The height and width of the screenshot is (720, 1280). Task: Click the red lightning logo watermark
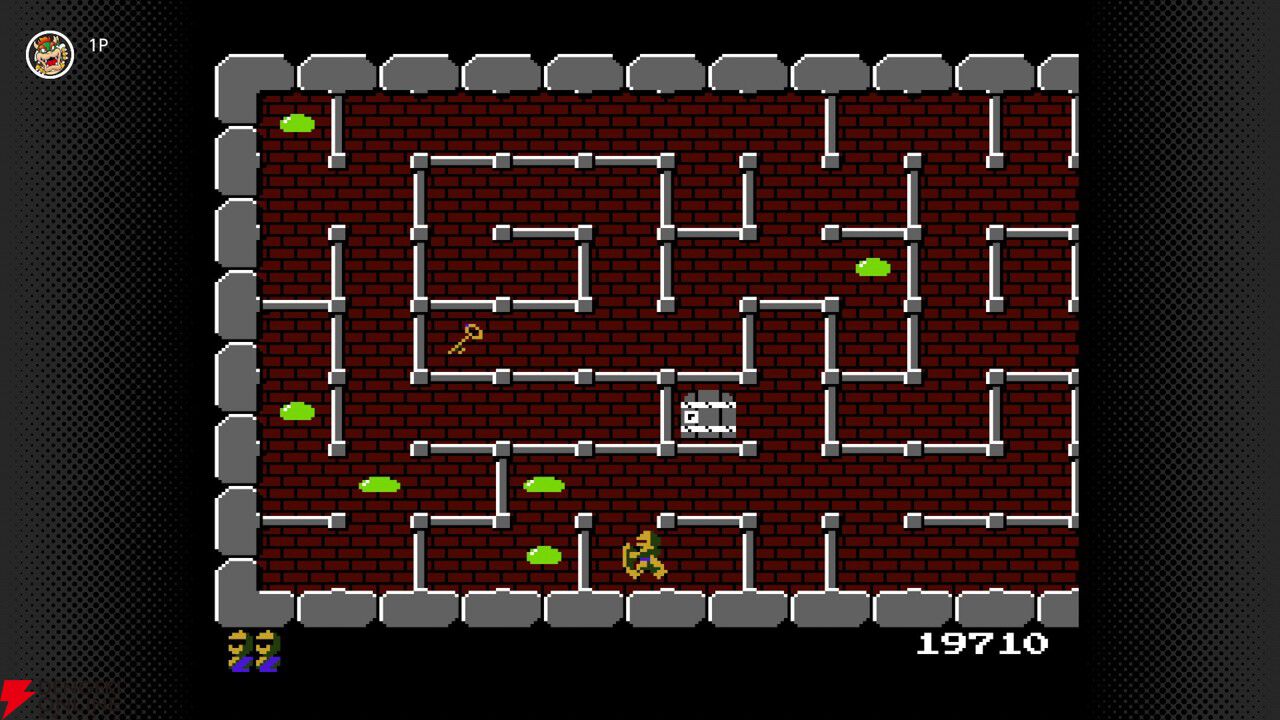pyautogui.click(x=12, y=692)
